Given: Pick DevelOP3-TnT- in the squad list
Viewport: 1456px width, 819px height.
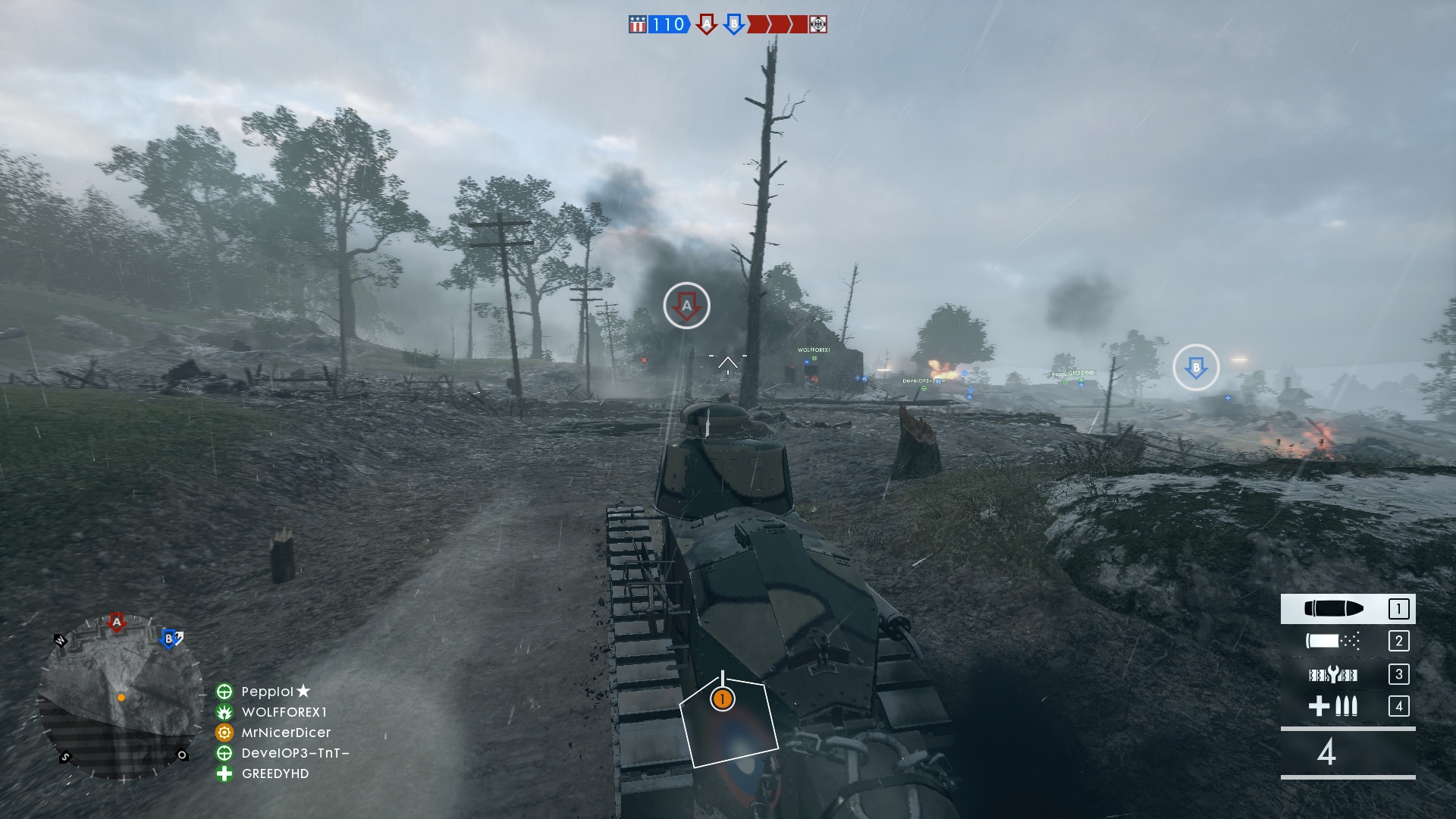Looking at the screenshot, I should coord(294,753).
